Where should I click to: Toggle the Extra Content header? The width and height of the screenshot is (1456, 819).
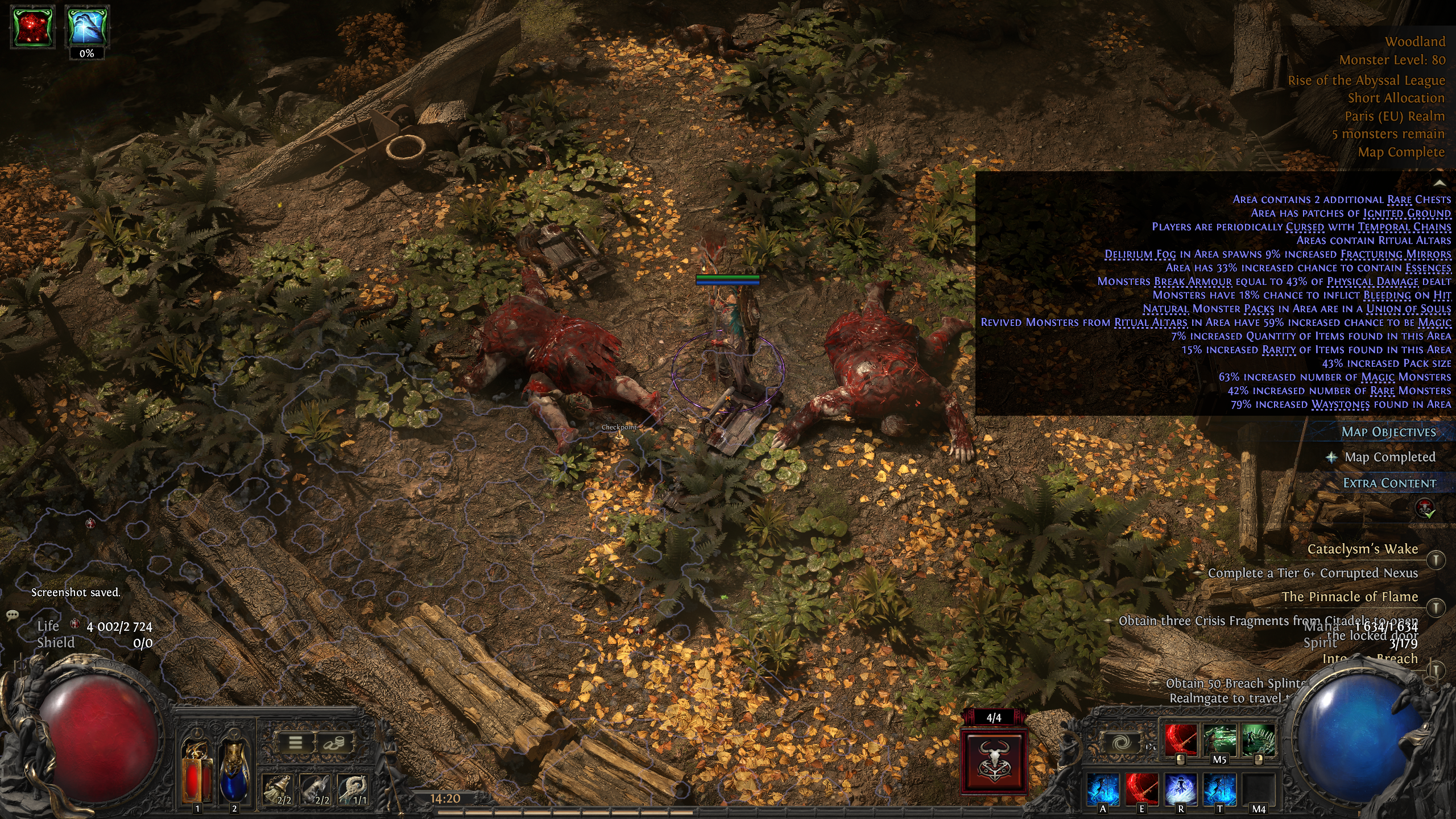[x=1389, y=483]
